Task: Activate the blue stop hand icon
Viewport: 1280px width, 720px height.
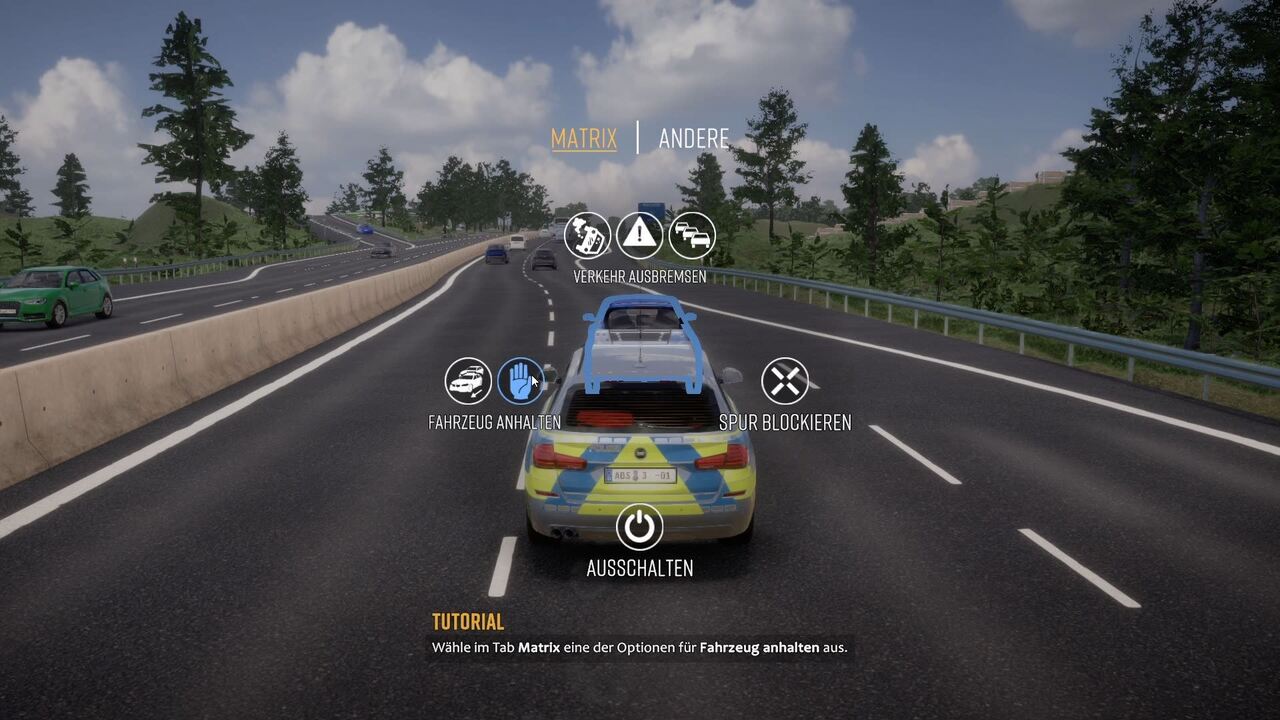Action: coord(521,381)
